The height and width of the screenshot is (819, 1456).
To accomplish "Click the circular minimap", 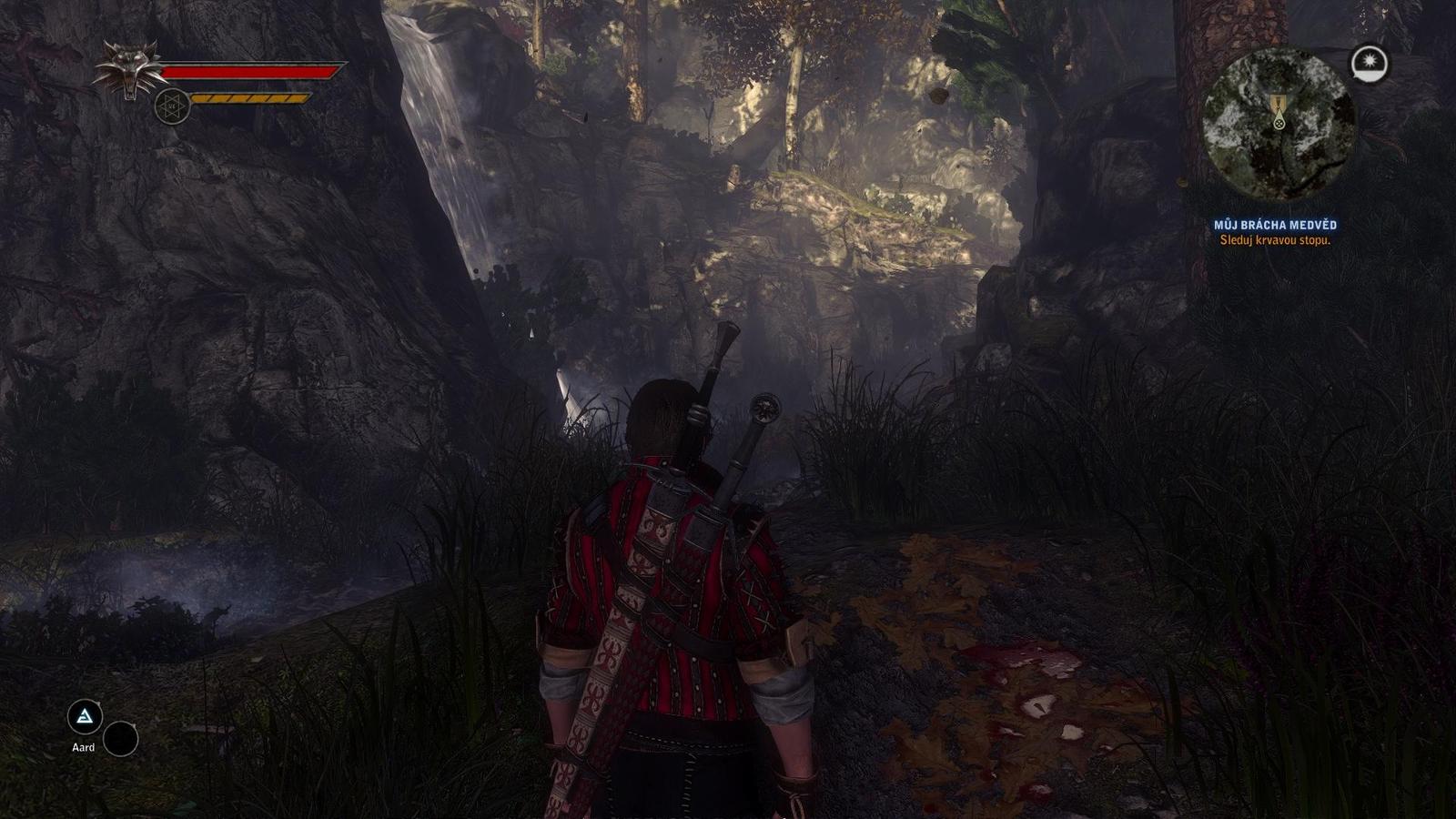I will pos(1279,125).
